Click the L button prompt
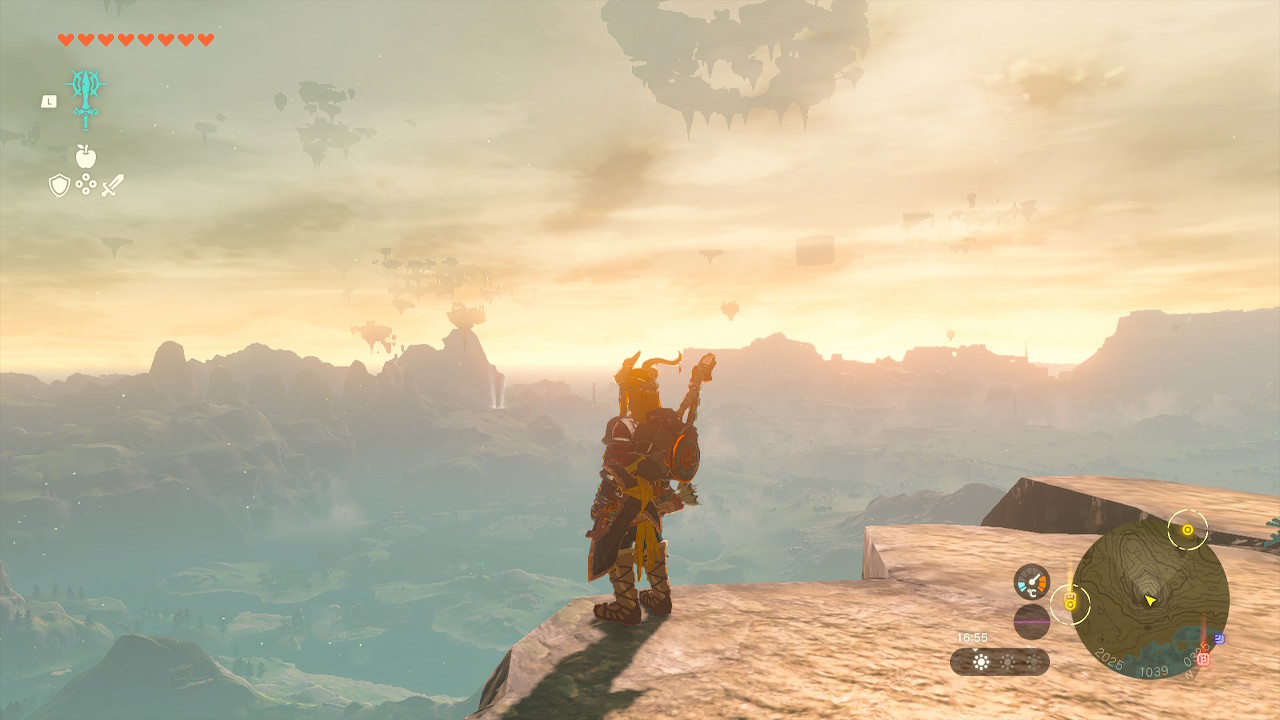 pyautogui.click(x=49, y=100)
